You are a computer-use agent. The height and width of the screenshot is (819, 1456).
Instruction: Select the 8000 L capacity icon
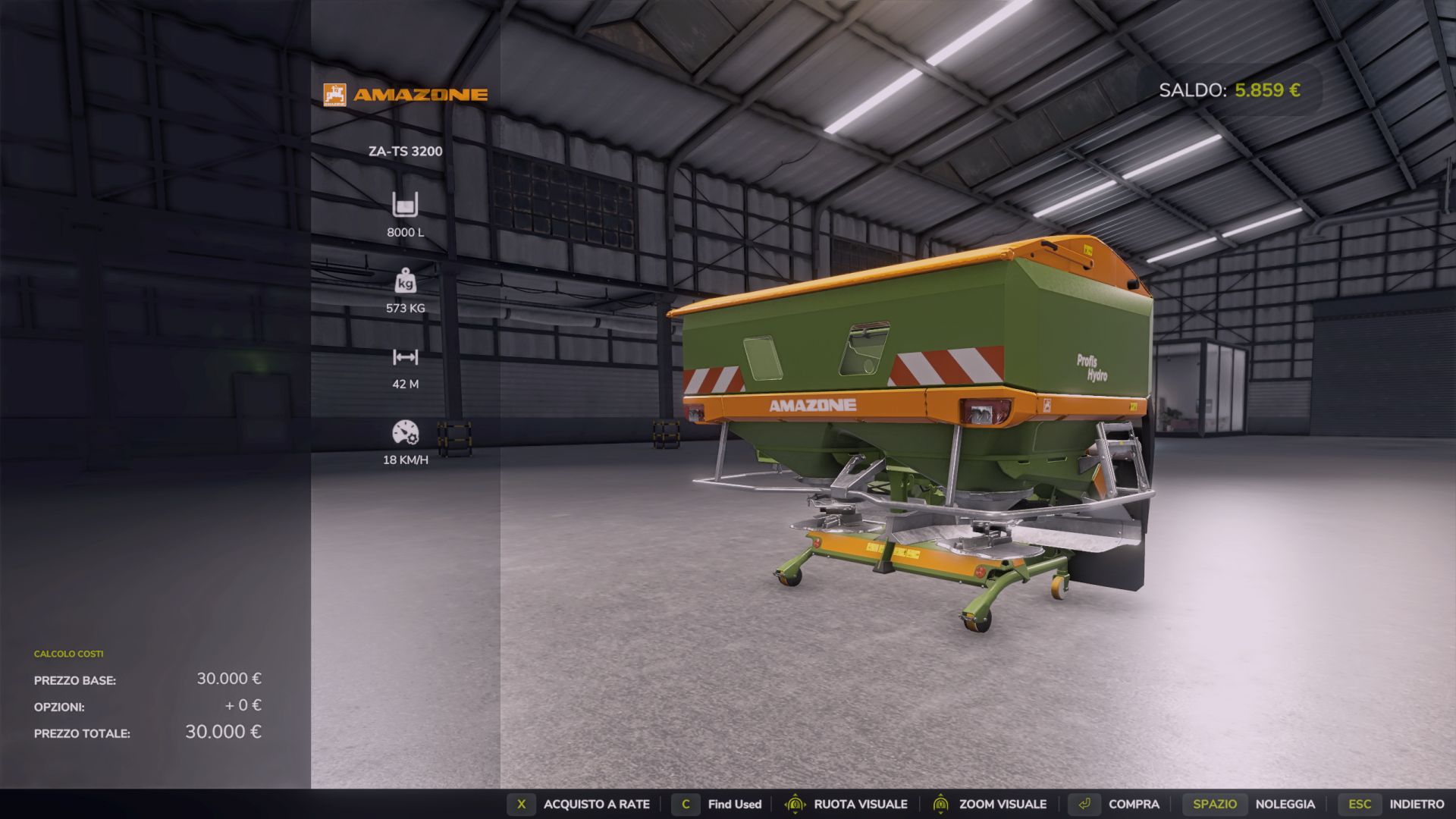(406, 206)
